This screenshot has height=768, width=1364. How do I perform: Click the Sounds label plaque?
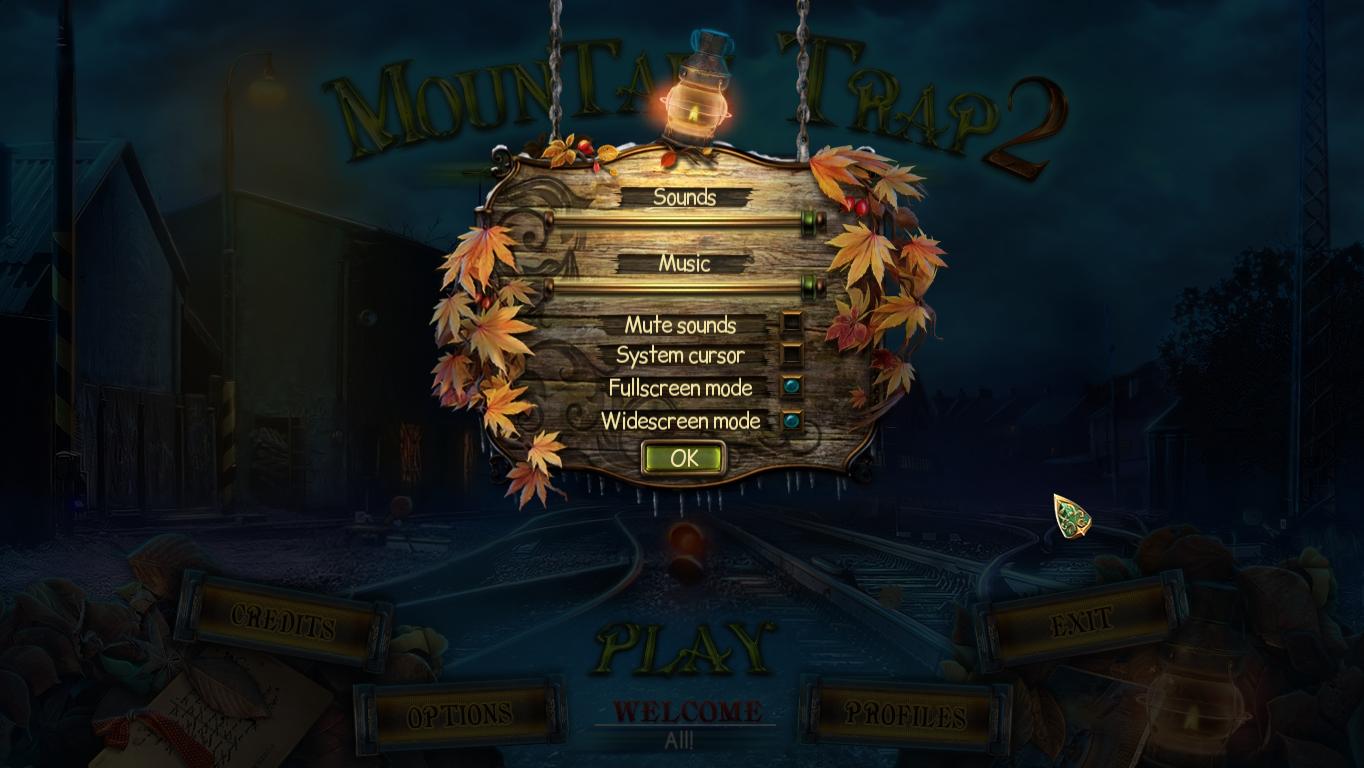coord(684,197)
